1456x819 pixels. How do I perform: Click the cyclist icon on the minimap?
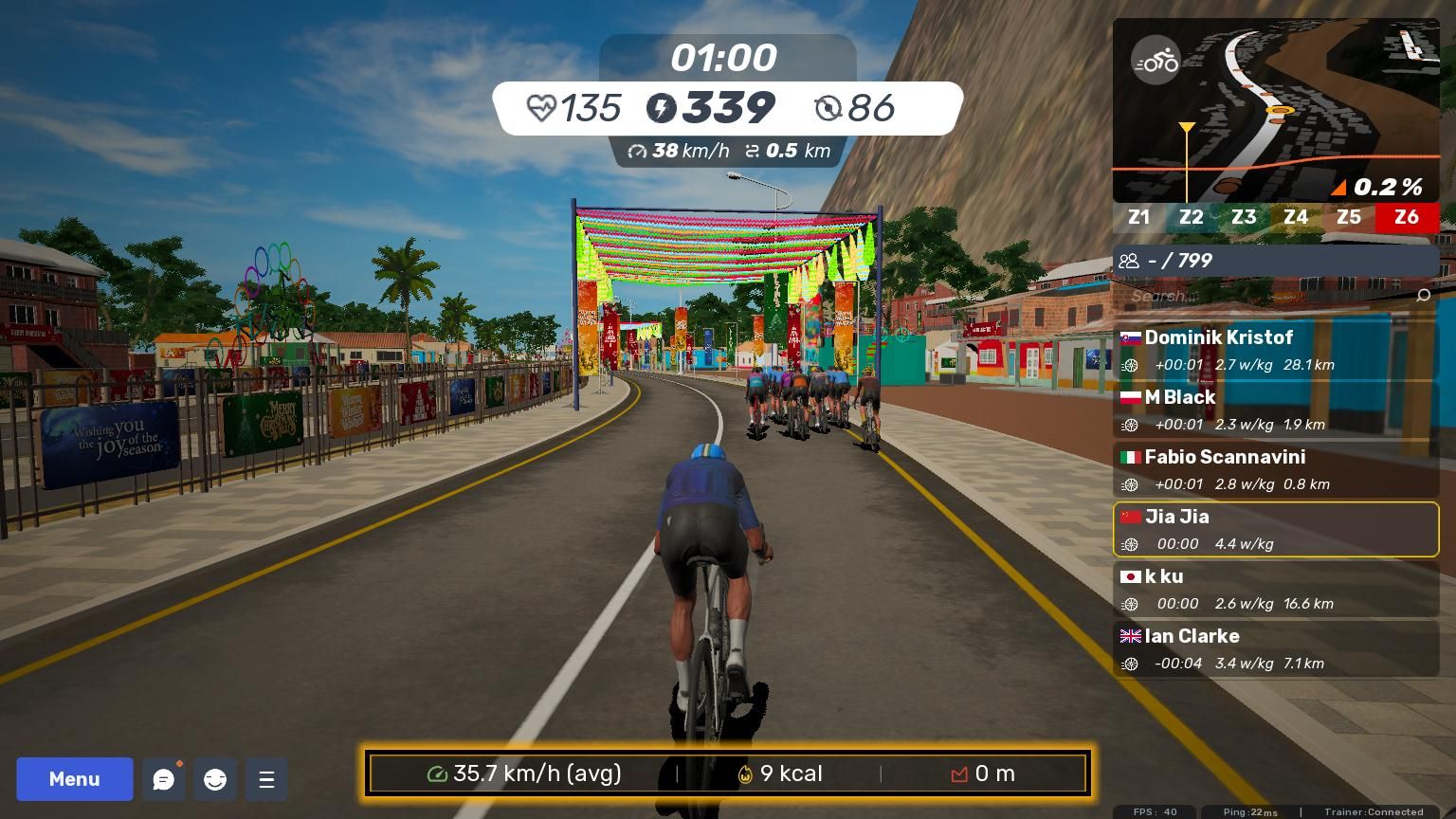pos(1156,62)
